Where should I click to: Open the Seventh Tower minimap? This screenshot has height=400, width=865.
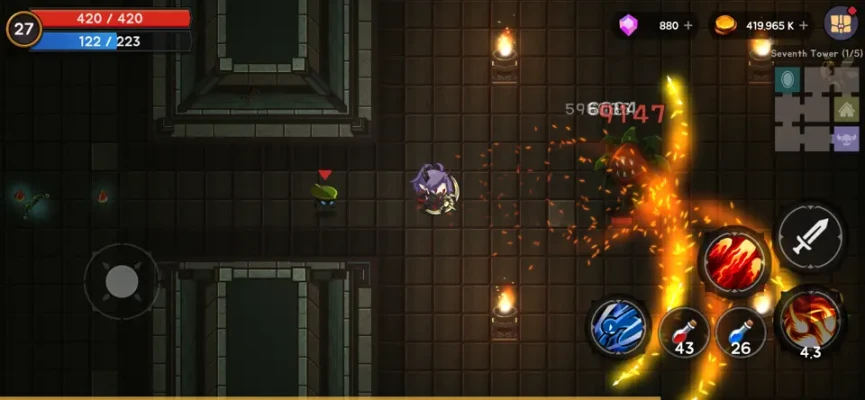click(816, 108)
